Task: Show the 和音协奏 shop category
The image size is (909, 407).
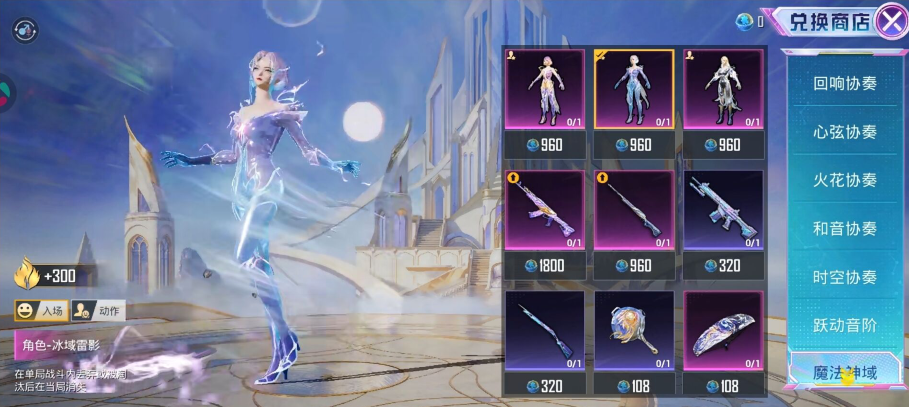Action: pyautogui.click(x=844, y=229)
